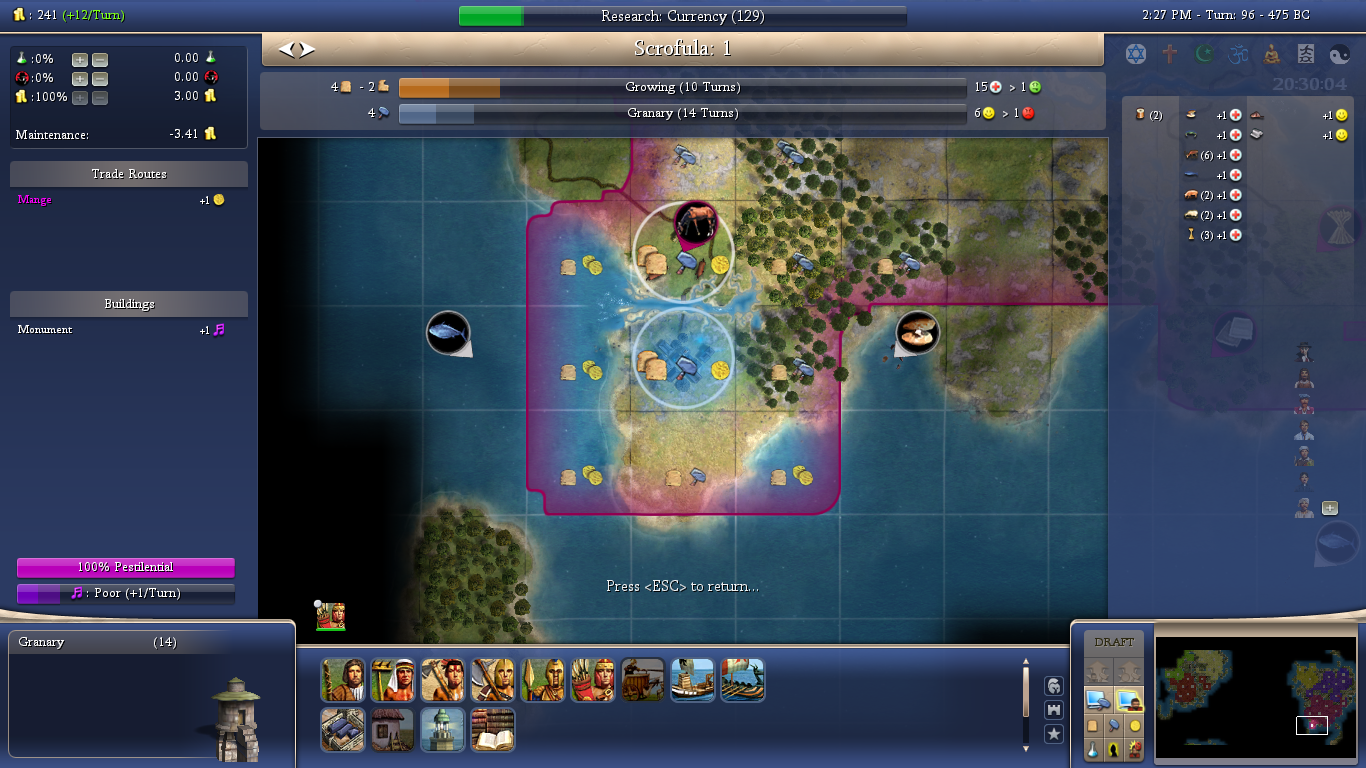This screenshot has height=768, width=1366.
Task: Queue the chariot unit for production
Action: tap(642, 680)
